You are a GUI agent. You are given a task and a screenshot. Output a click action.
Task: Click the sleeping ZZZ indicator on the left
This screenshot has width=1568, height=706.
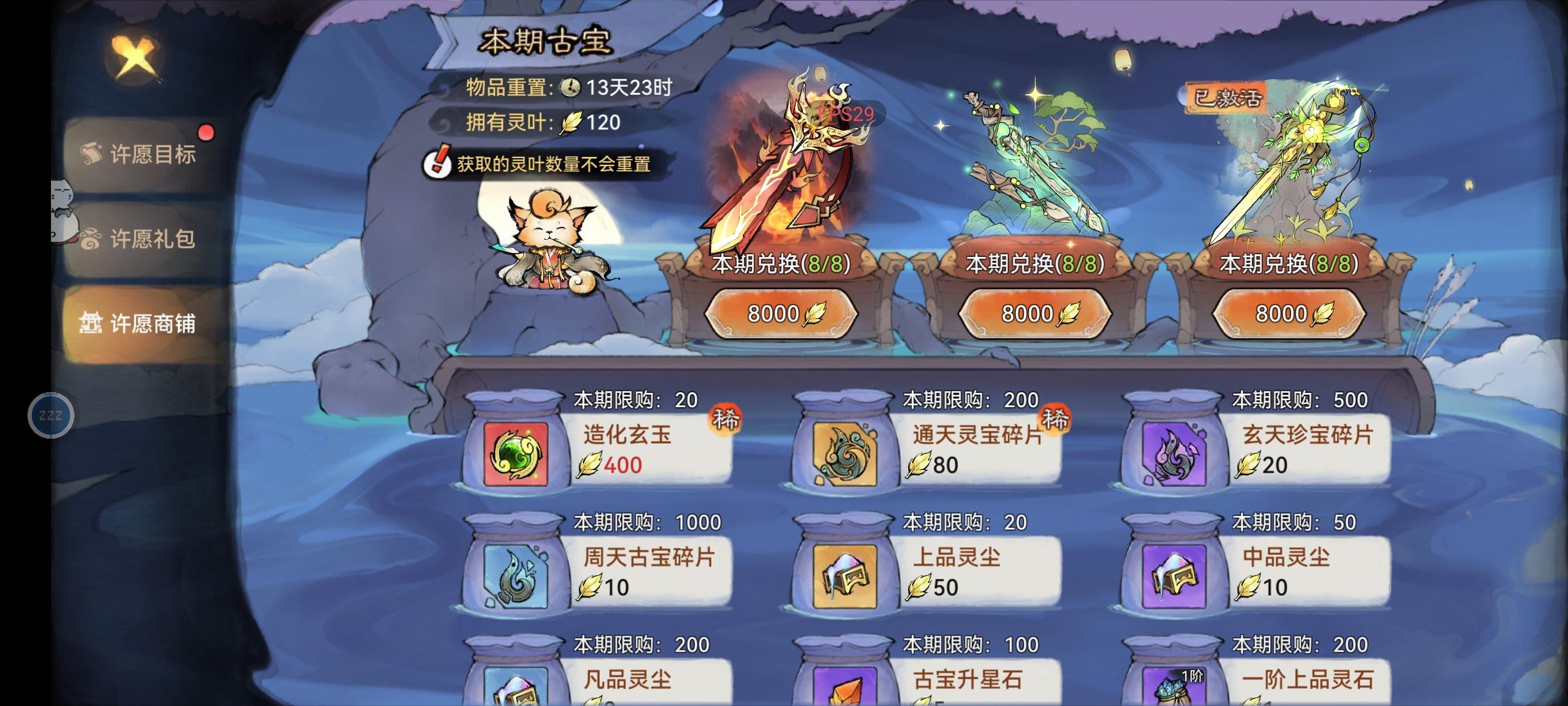tap(51, 414)
